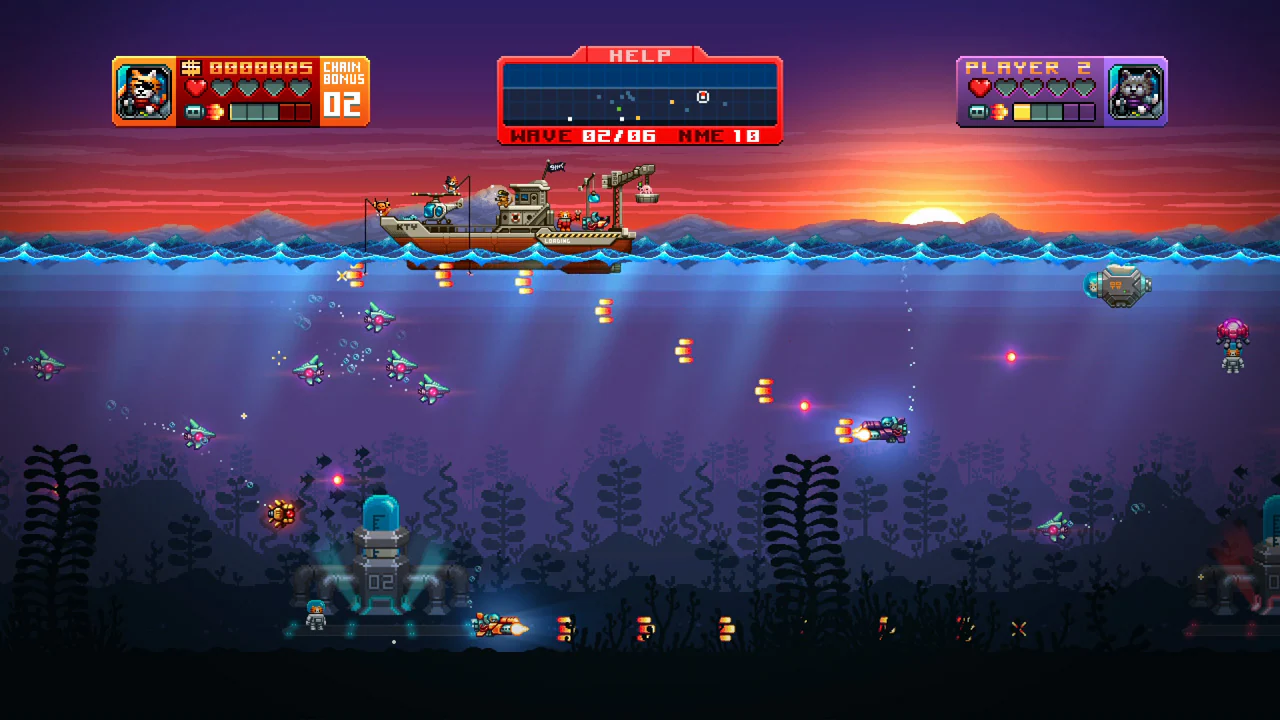Select Player 2's flame booster icon
Viewport: 1280px width, 720px height.
pos(999,111)
